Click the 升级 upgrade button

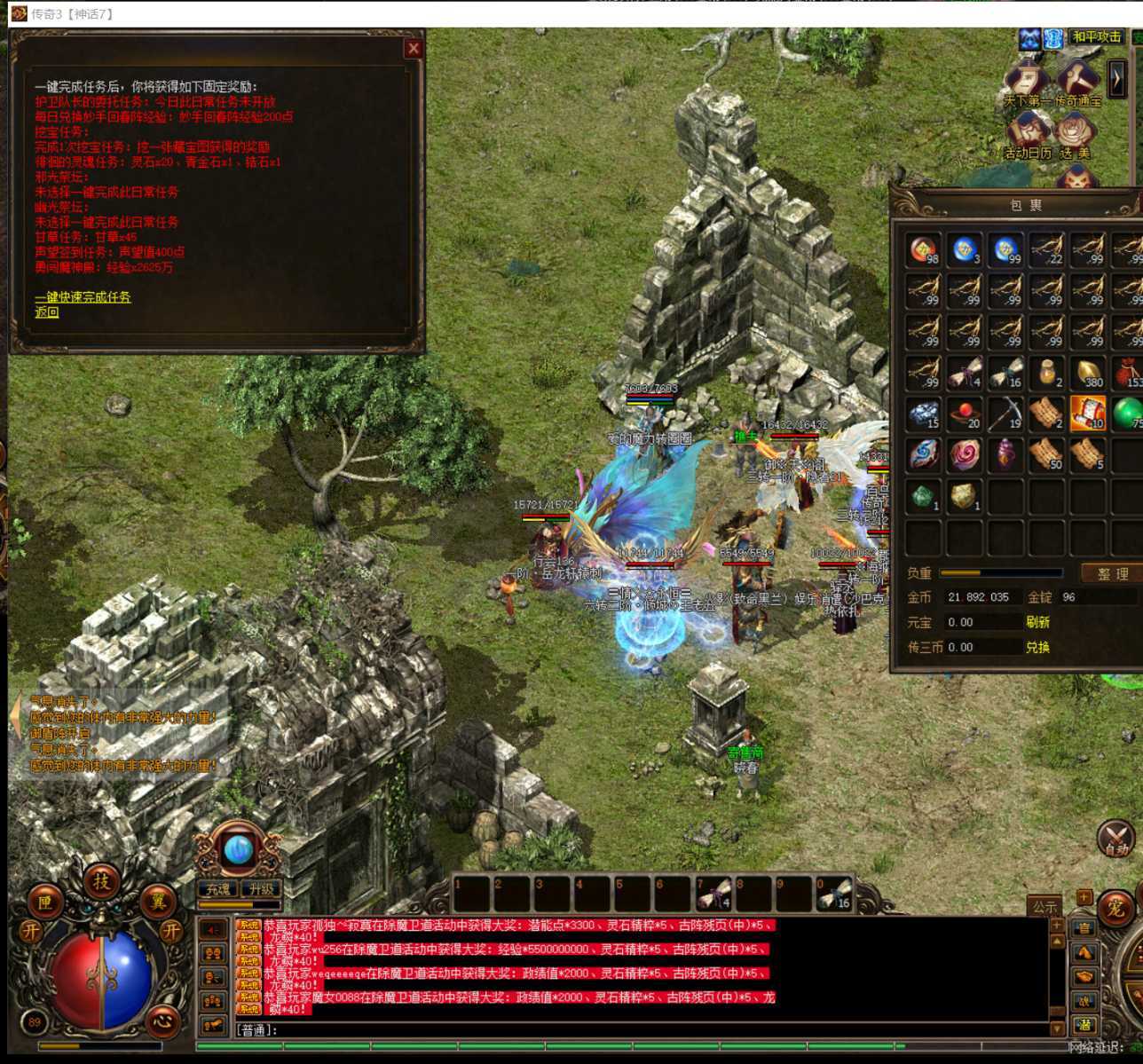262,888
